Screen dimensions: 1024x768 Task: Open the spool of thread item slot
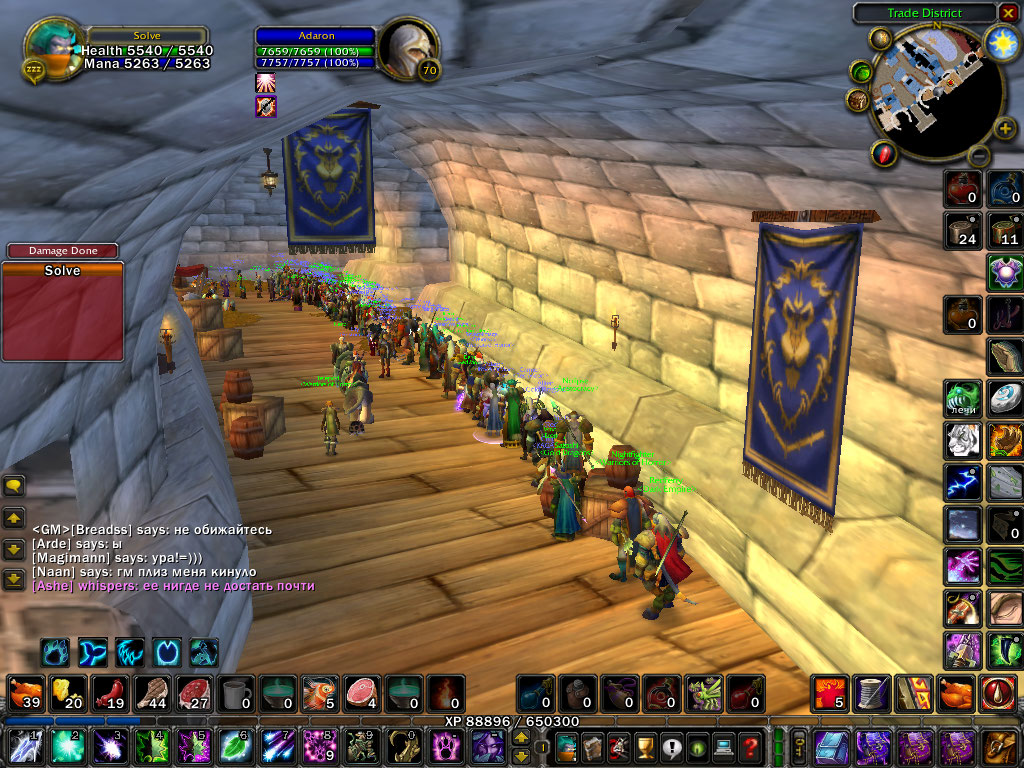[872, 692]
